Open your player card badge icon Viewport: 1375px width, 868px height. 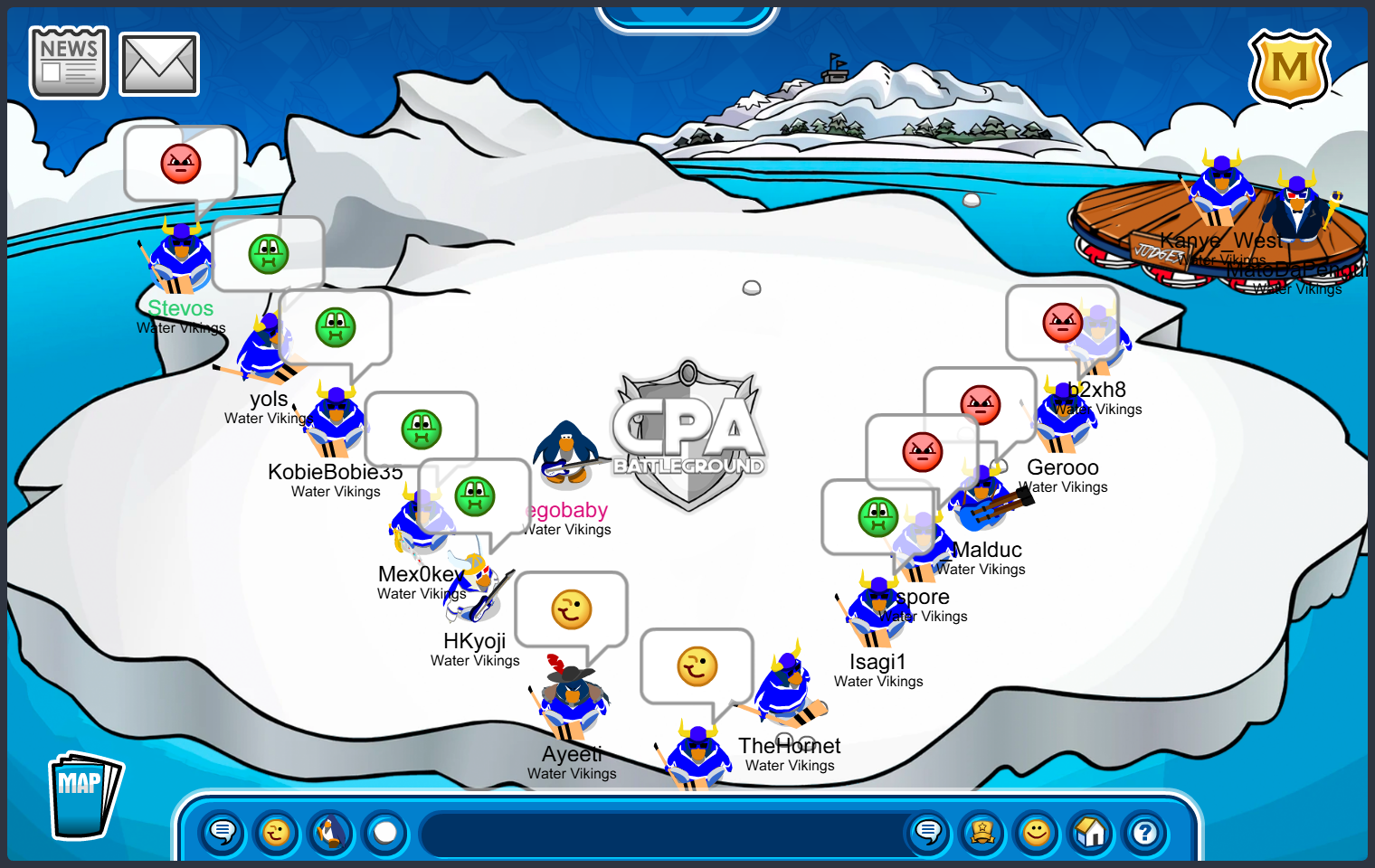coord(982,832)
